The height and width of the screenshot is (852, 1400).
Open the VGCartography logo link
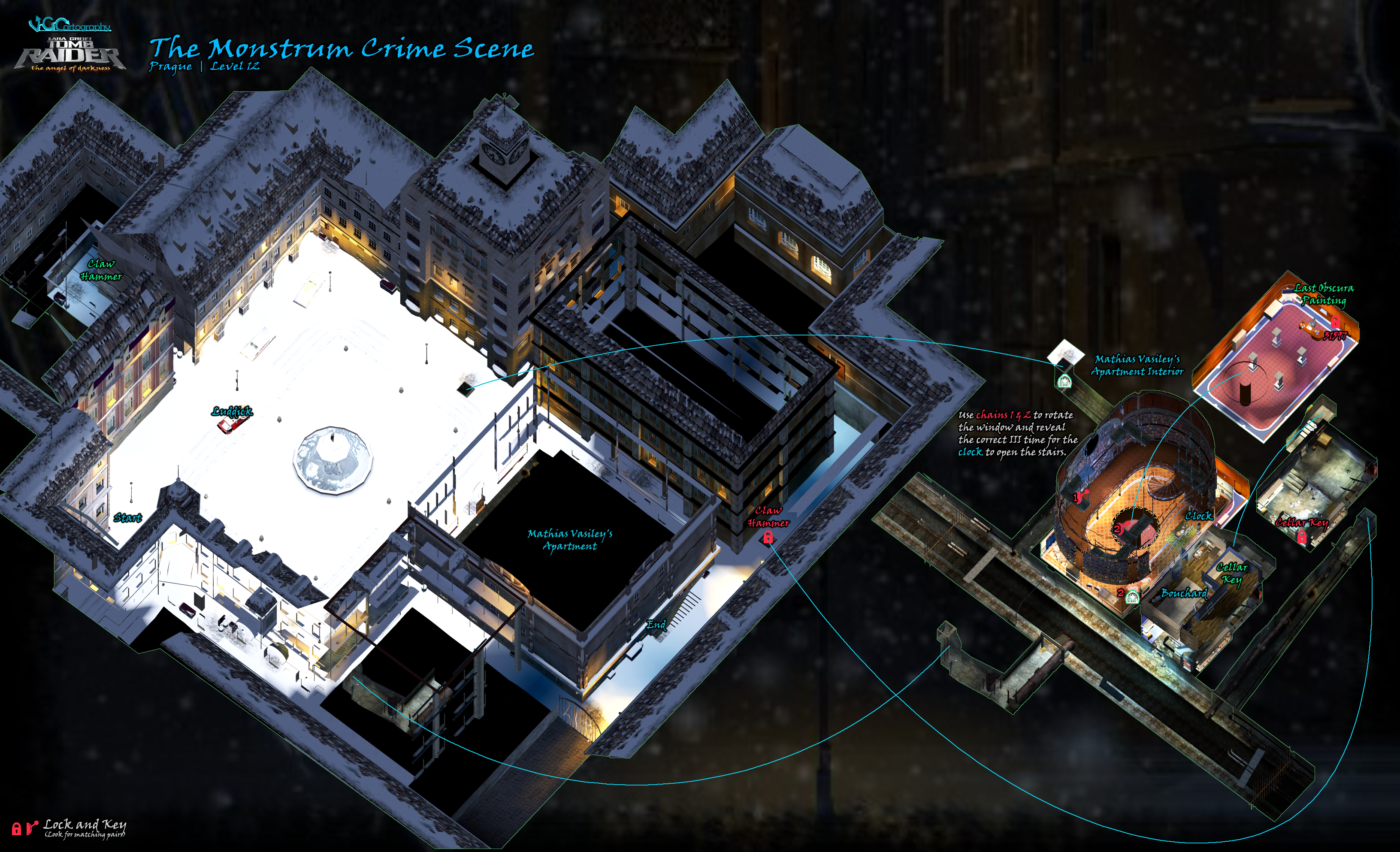click(70, 24)
